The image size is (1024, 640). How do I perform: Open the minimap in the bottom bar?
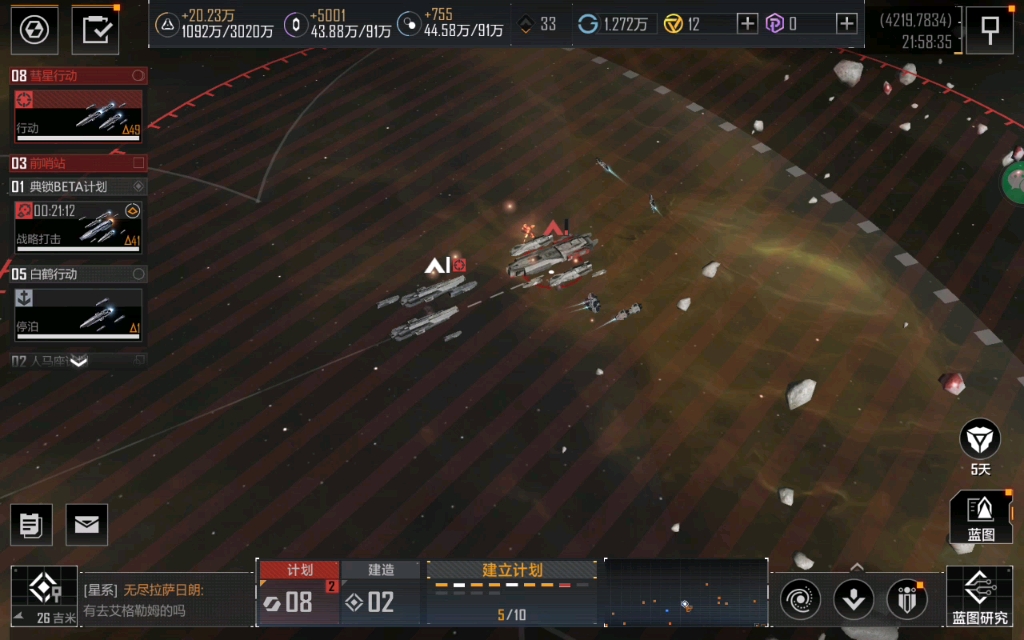(686, 598)
